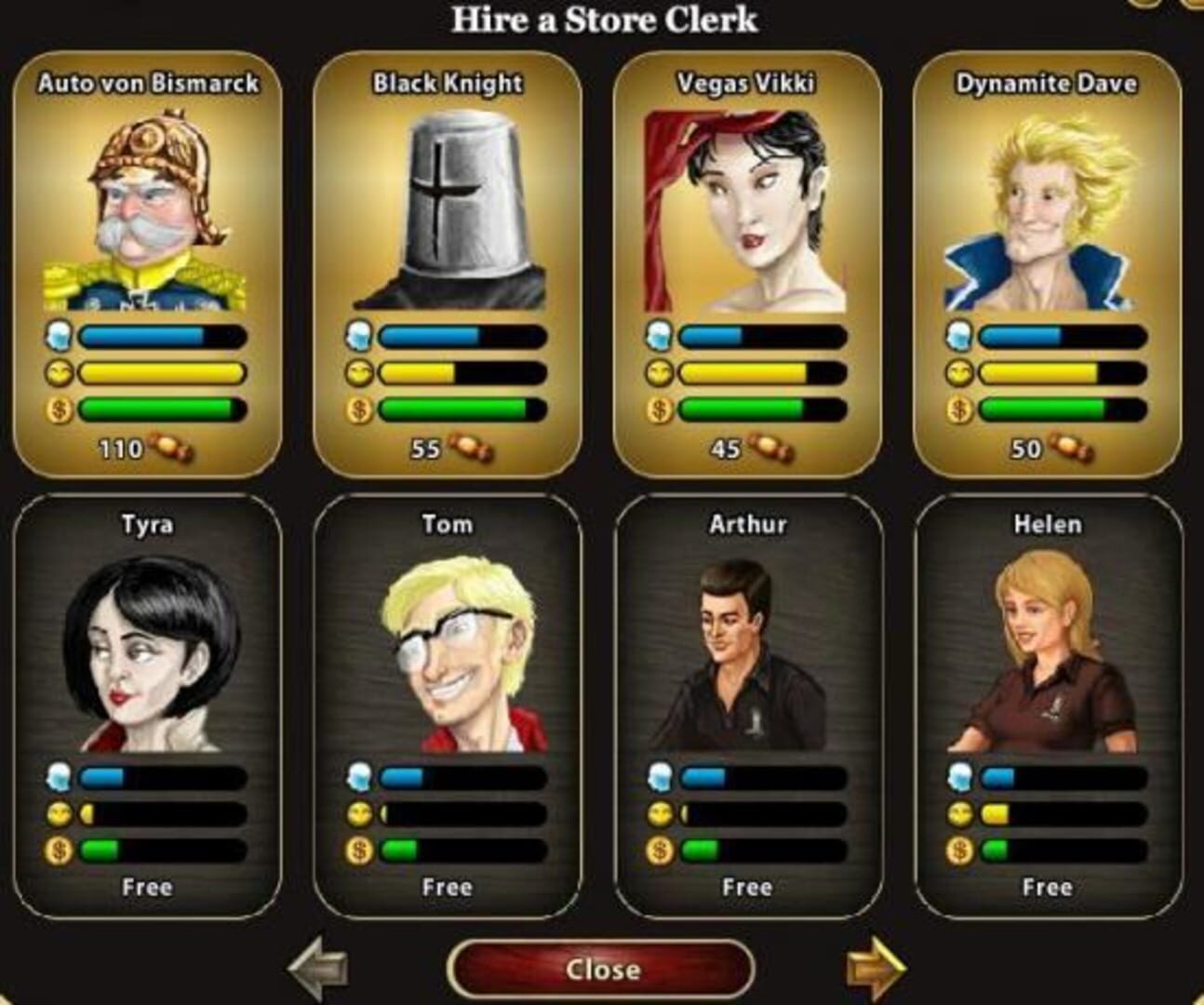Viewport: 1204px width, 1005px height.
Task: Choose Arthur as the store clerk
Action: point(747,705)
